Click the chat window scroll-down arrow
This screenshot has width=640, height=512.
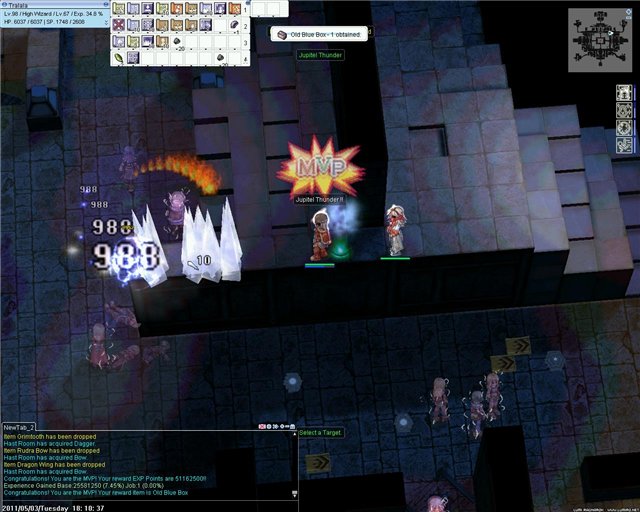[294, 494]
